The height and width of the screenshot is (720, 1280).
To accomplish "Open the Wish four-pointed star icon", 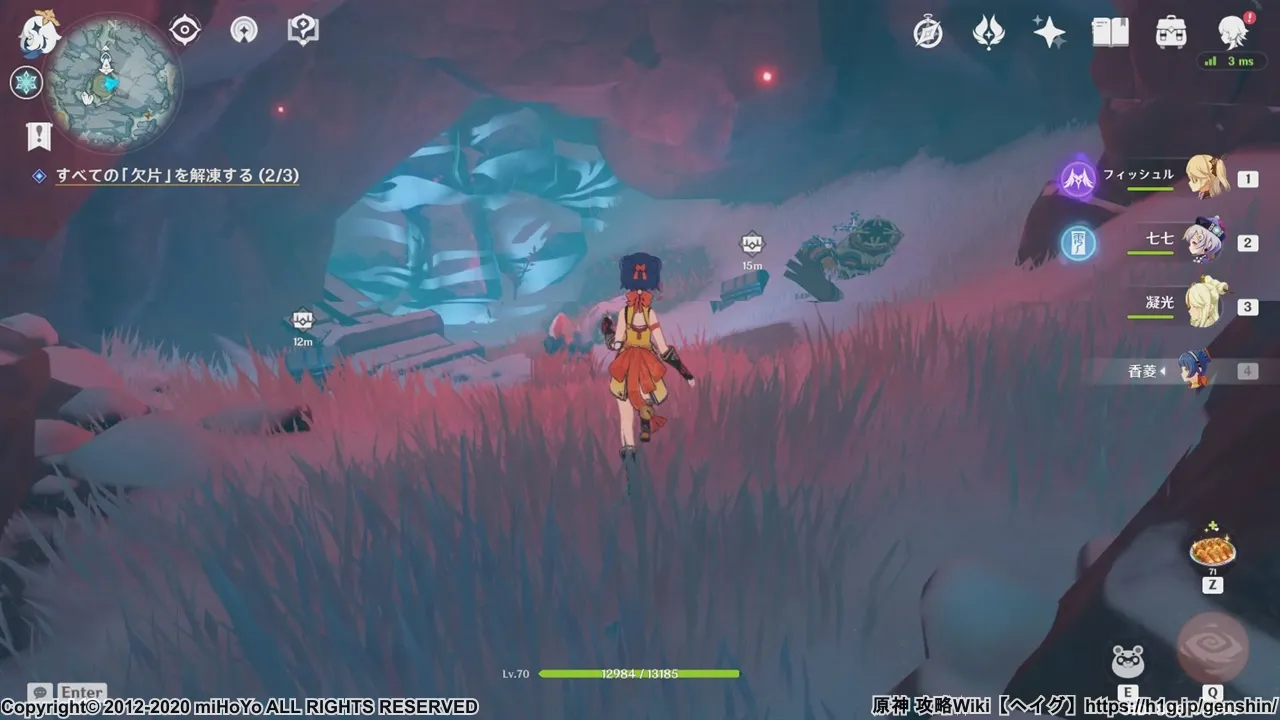I will point(1049,32).
